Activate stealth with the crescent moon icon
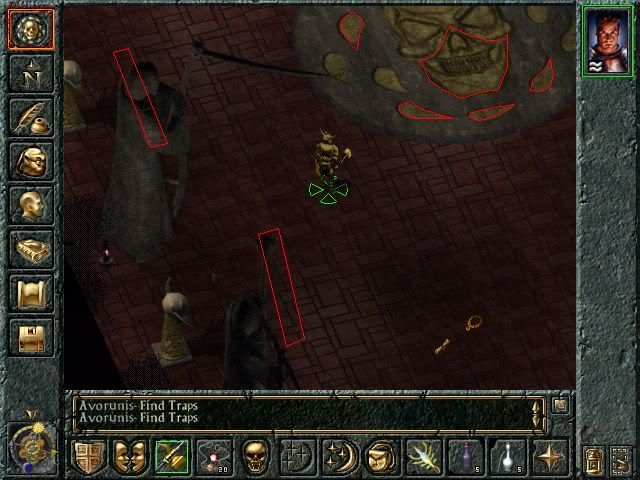Screen dimensions: 640x480 point(337,457)
